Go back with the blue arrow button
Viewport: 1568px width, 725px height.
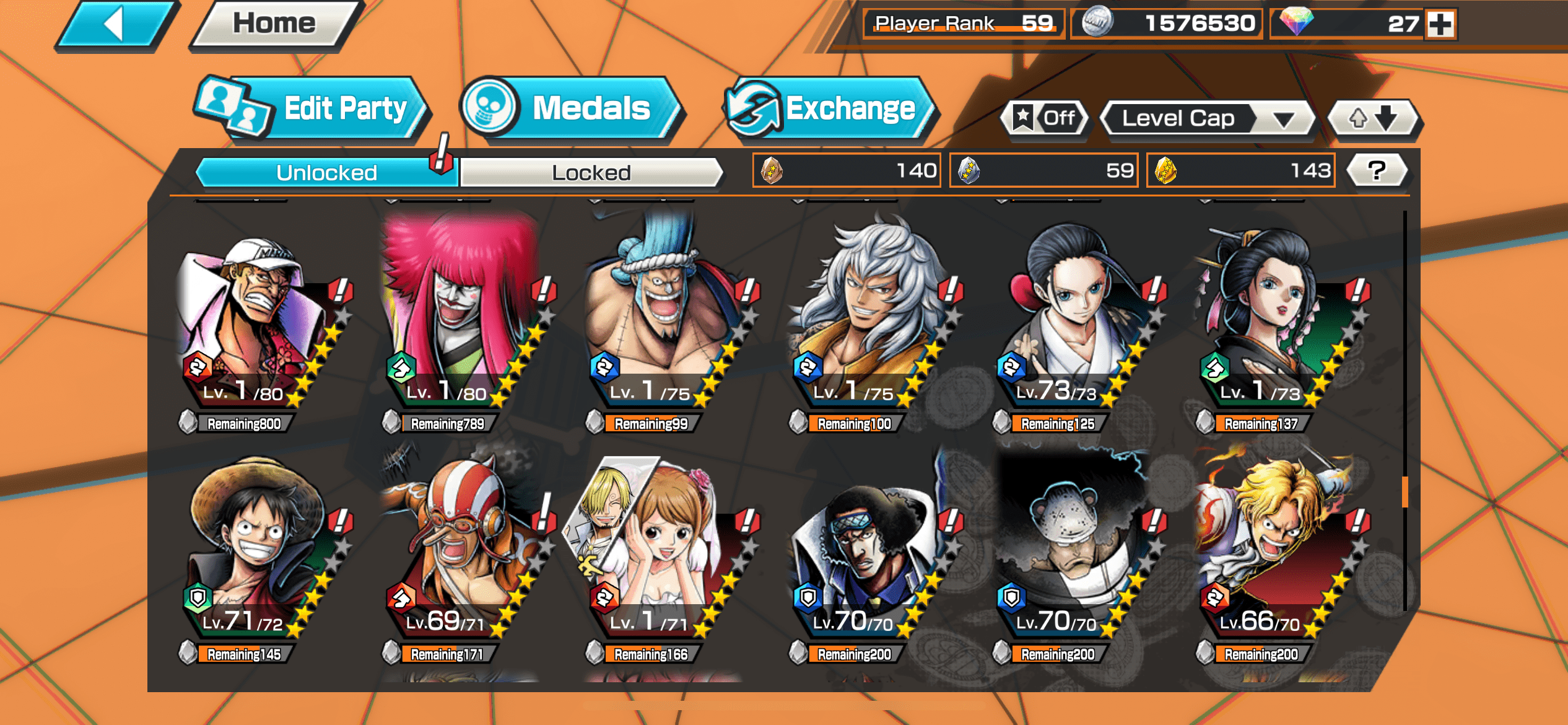(x=116, y=25)
